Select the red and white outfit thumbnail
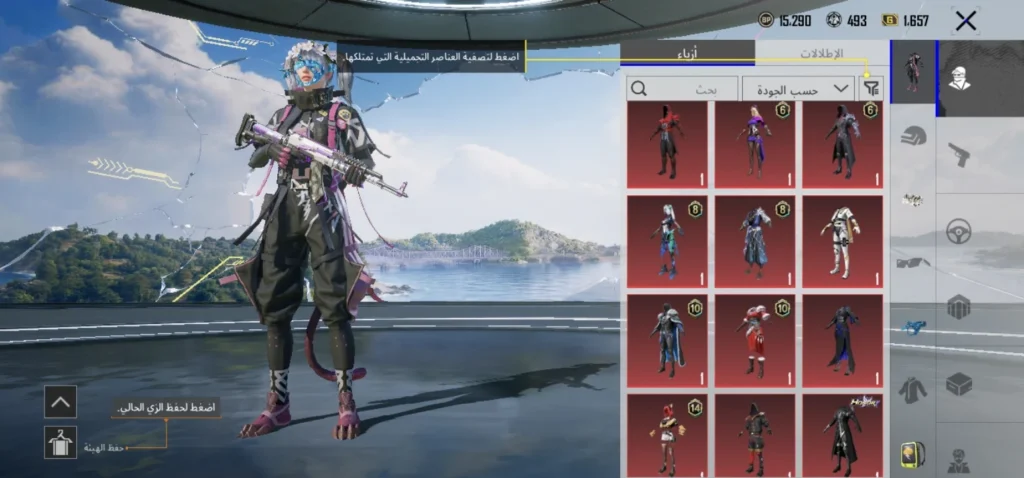Screen dimensions: 1024x478 (x=754, y=340)
